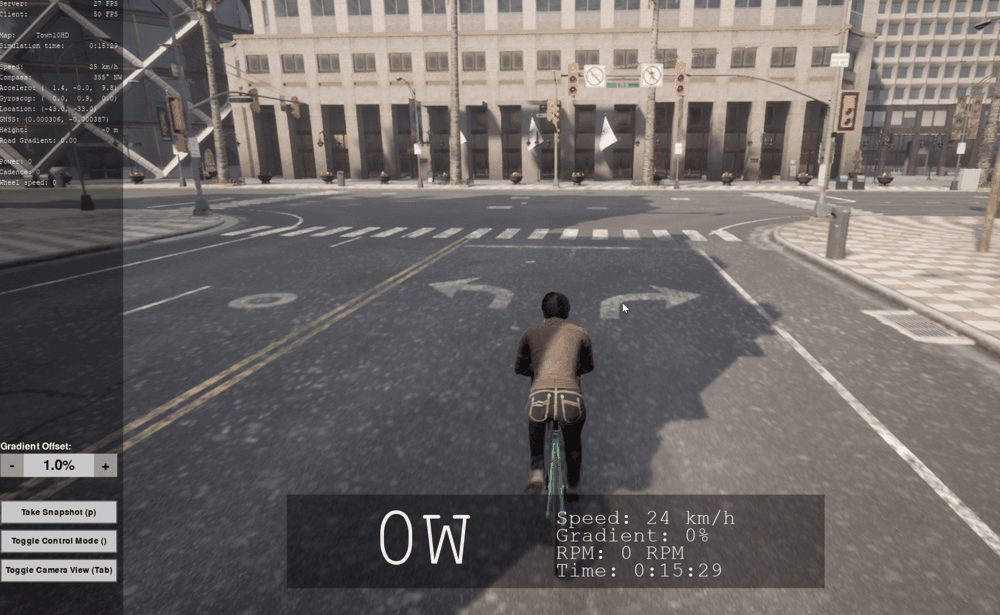Screen dimensions: 1000x615
Task: Switch view with Toggle Camera View
Action: point(58,570)
